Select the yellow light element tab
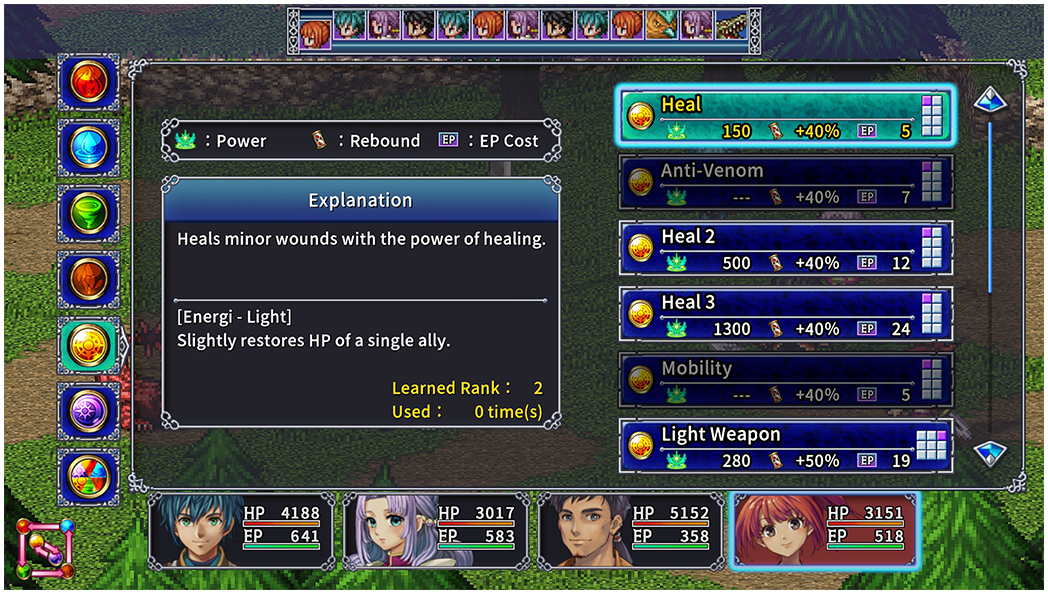Image resolution: width=1048 pixels, height=594 pixels. [88, 345]
